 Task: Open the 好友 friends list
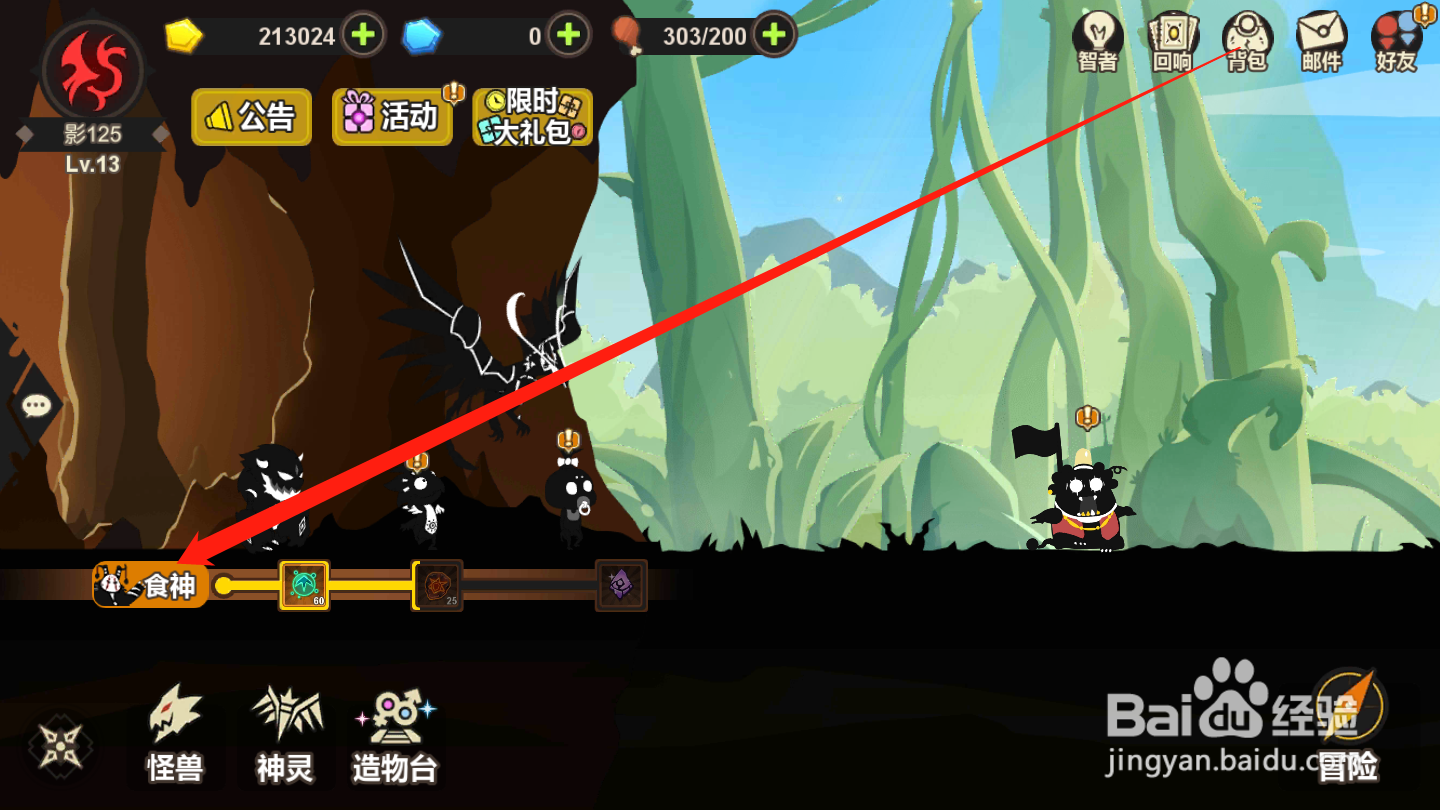[x=1396, y=42]
